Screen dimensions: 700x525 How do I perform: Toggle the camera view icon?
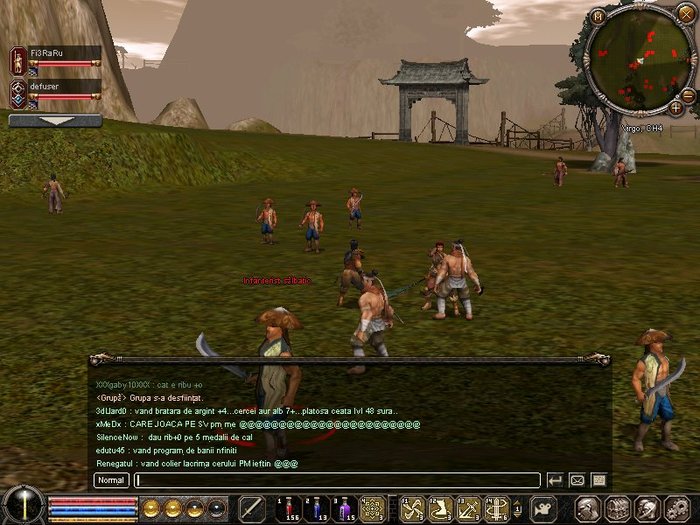pos(544,509)
